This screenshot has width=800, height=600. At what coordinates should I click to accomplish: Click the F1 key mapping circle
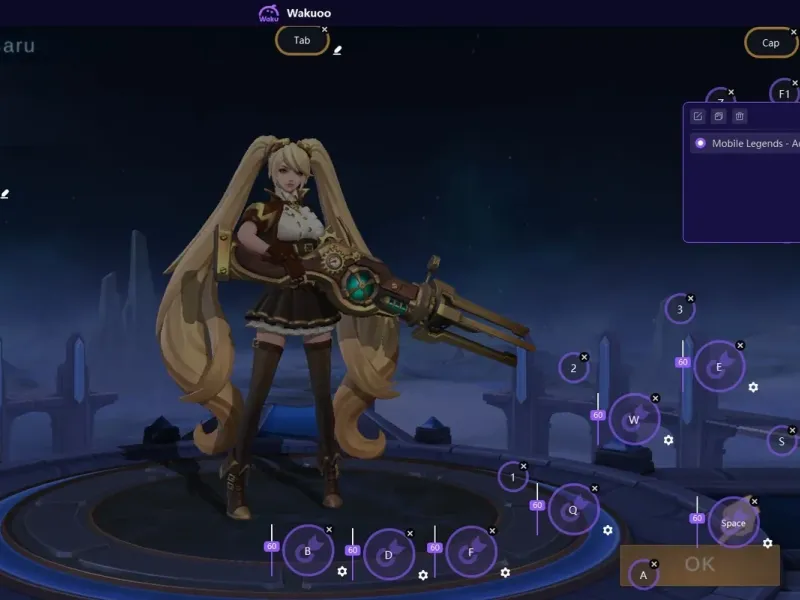(x=784, y=94)
